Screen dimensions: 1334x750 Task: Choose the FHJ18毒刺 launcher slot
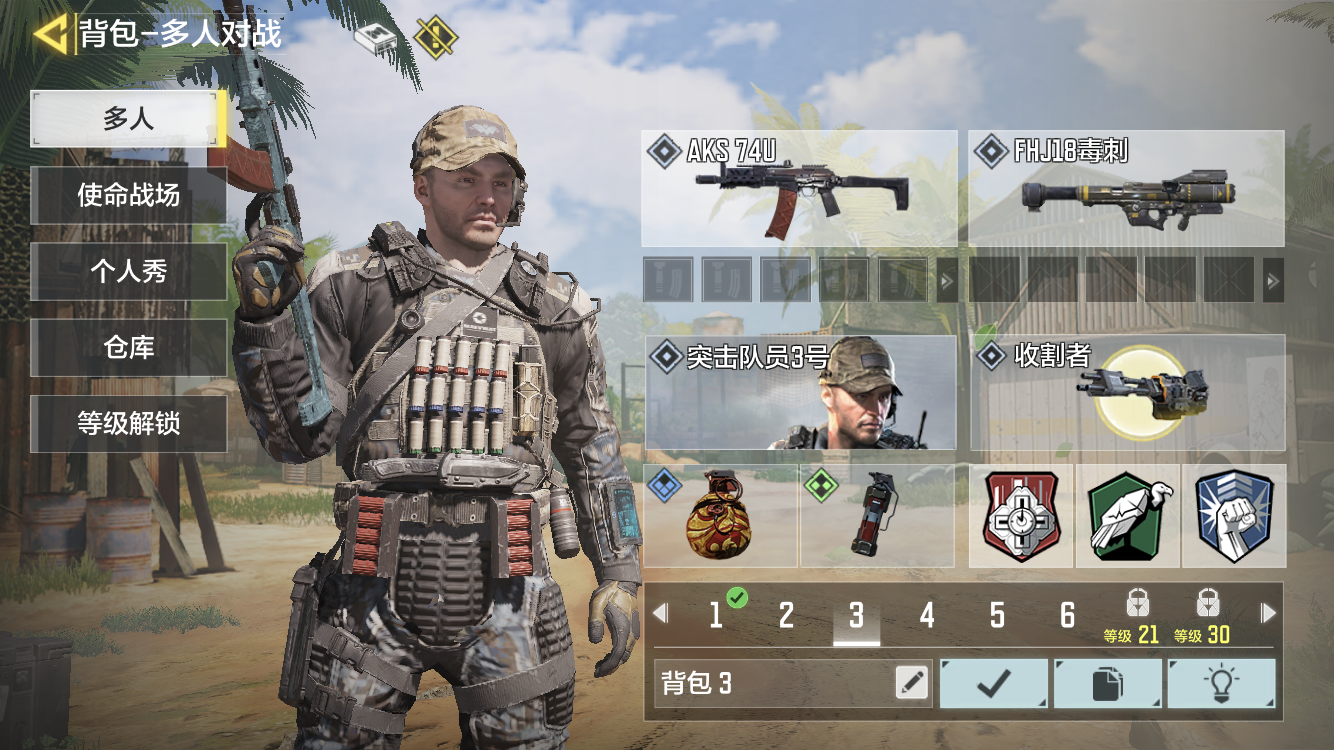coord(1126,188)
